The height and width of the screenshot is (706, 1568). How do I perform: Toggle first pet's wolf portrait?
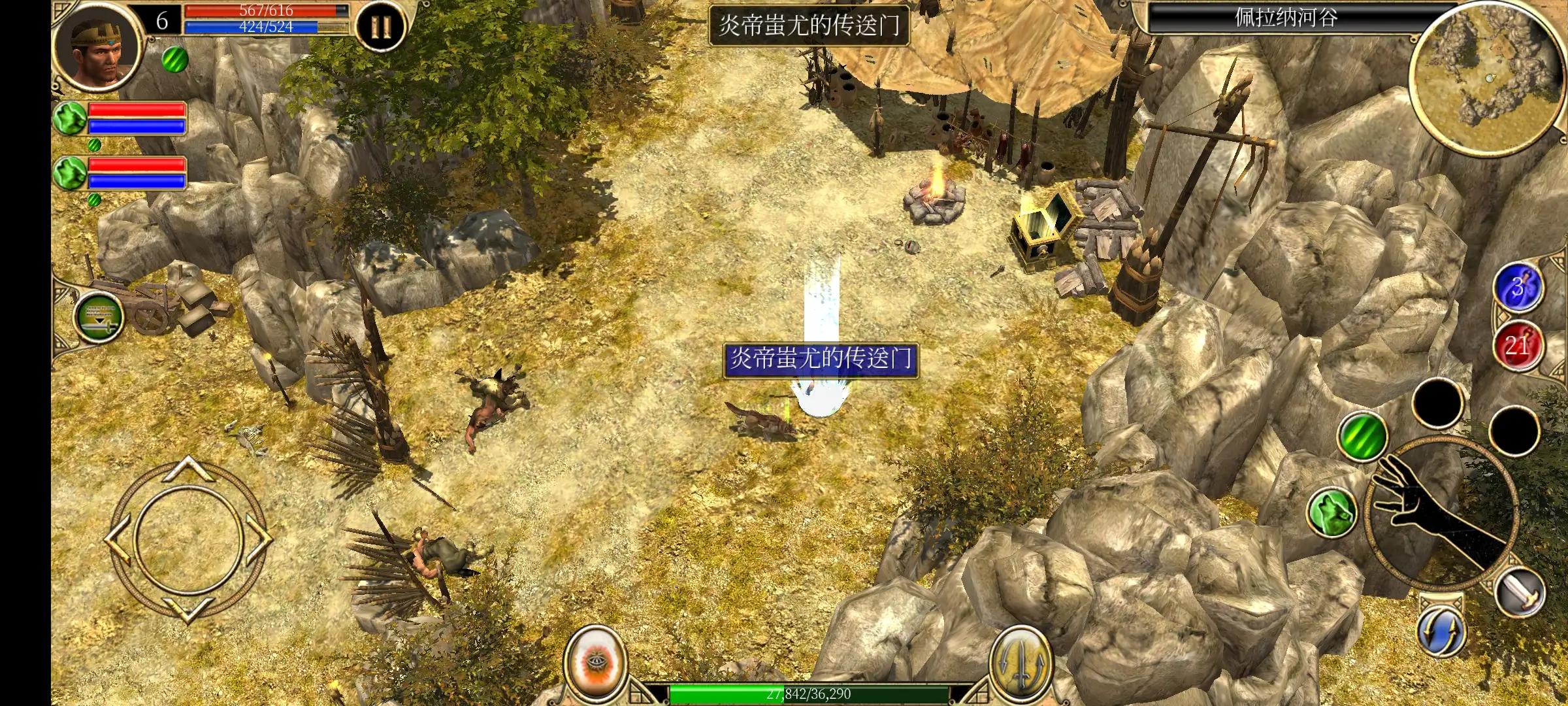click(70, 118)
